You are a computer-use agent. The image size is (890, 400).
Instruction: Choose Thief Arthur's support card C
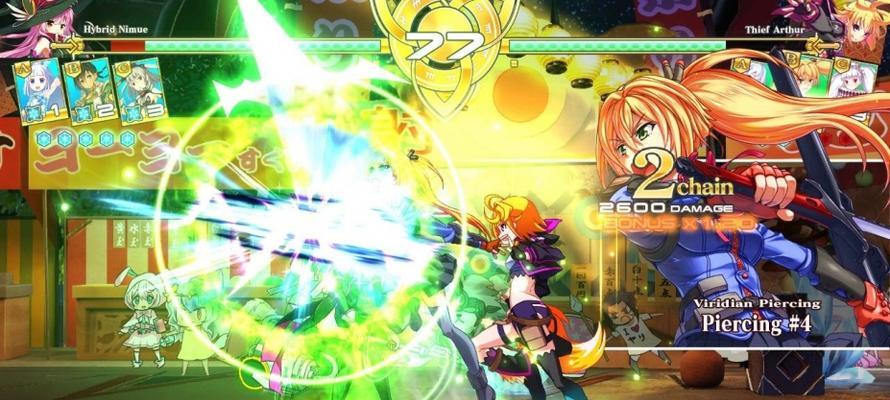pyautogui.click(x=855, y=80)
